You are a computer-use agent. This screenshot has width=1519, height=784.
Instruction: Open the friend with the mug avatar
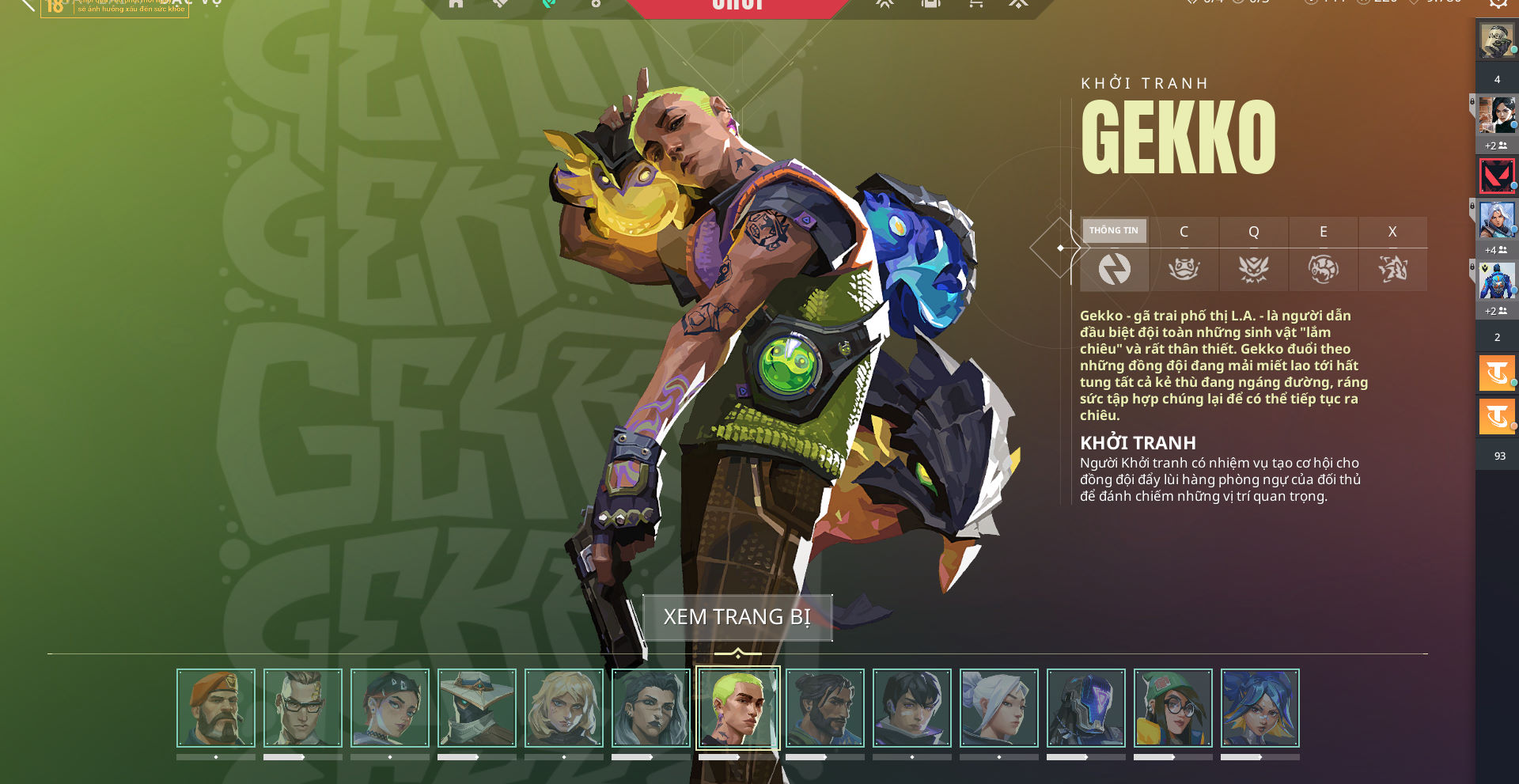(1497, 41)
